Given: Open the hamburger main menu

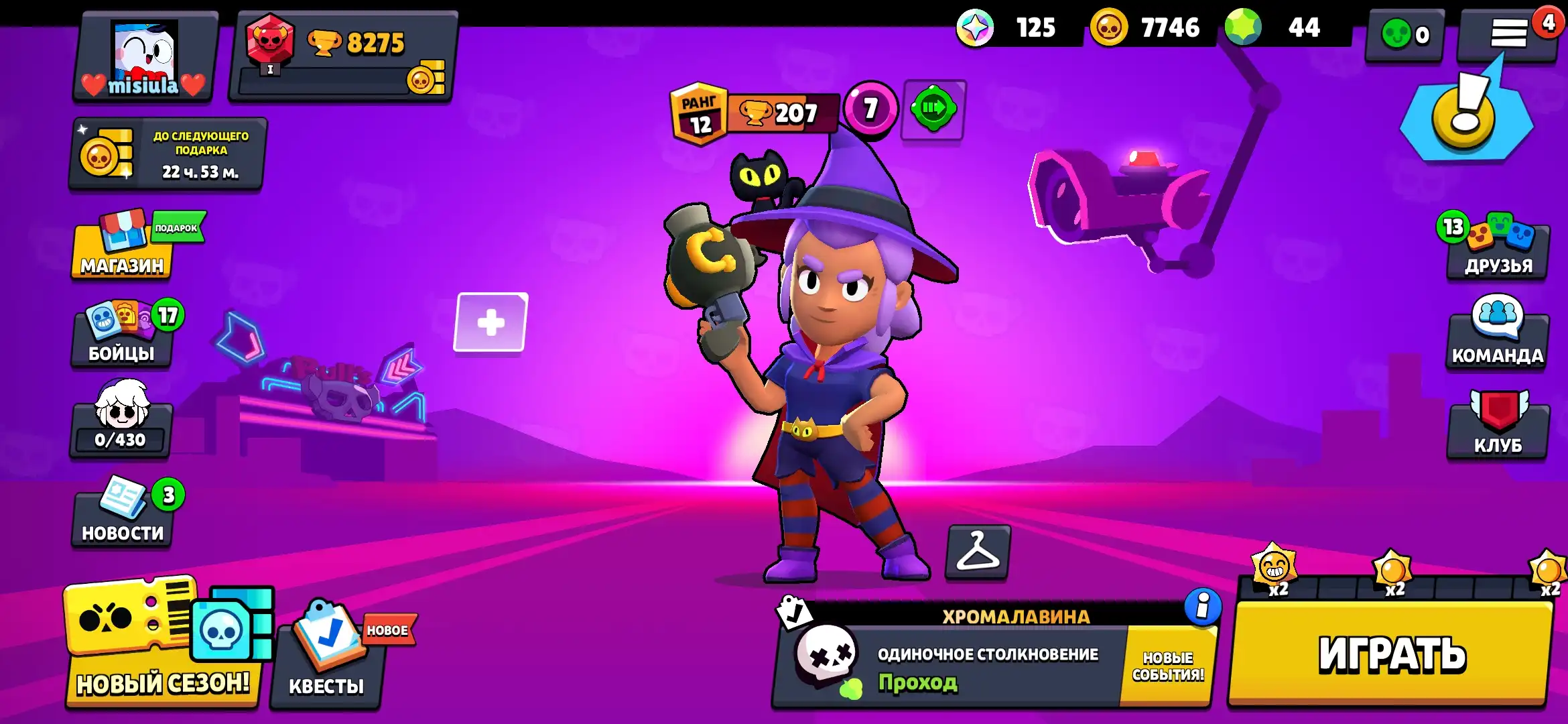Looking at the screenshot, I should (x=1508, y=34).
